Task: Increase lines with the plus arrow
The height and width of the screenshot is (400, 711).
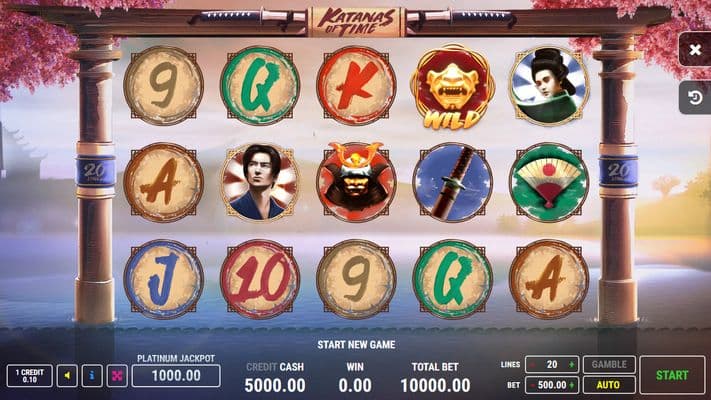Action: click(572, 365)
